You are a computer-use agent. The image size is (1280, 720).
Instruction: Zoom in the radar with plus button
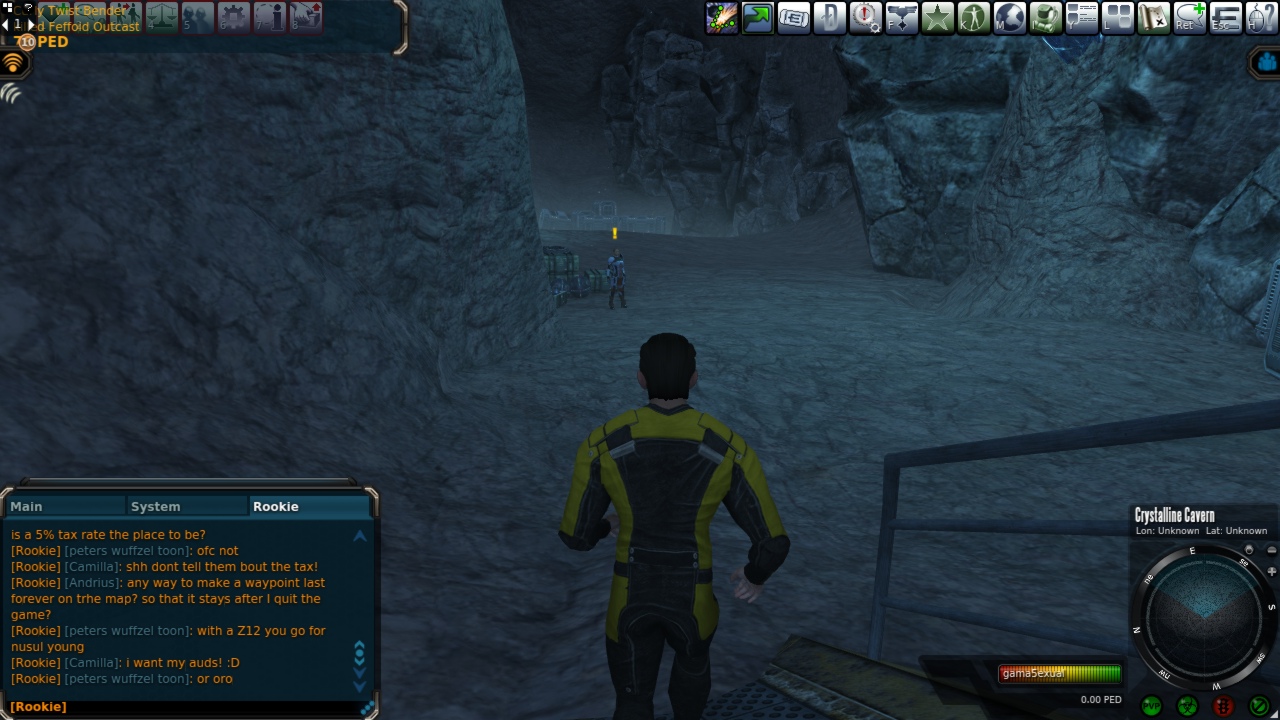coord(1271,571)
